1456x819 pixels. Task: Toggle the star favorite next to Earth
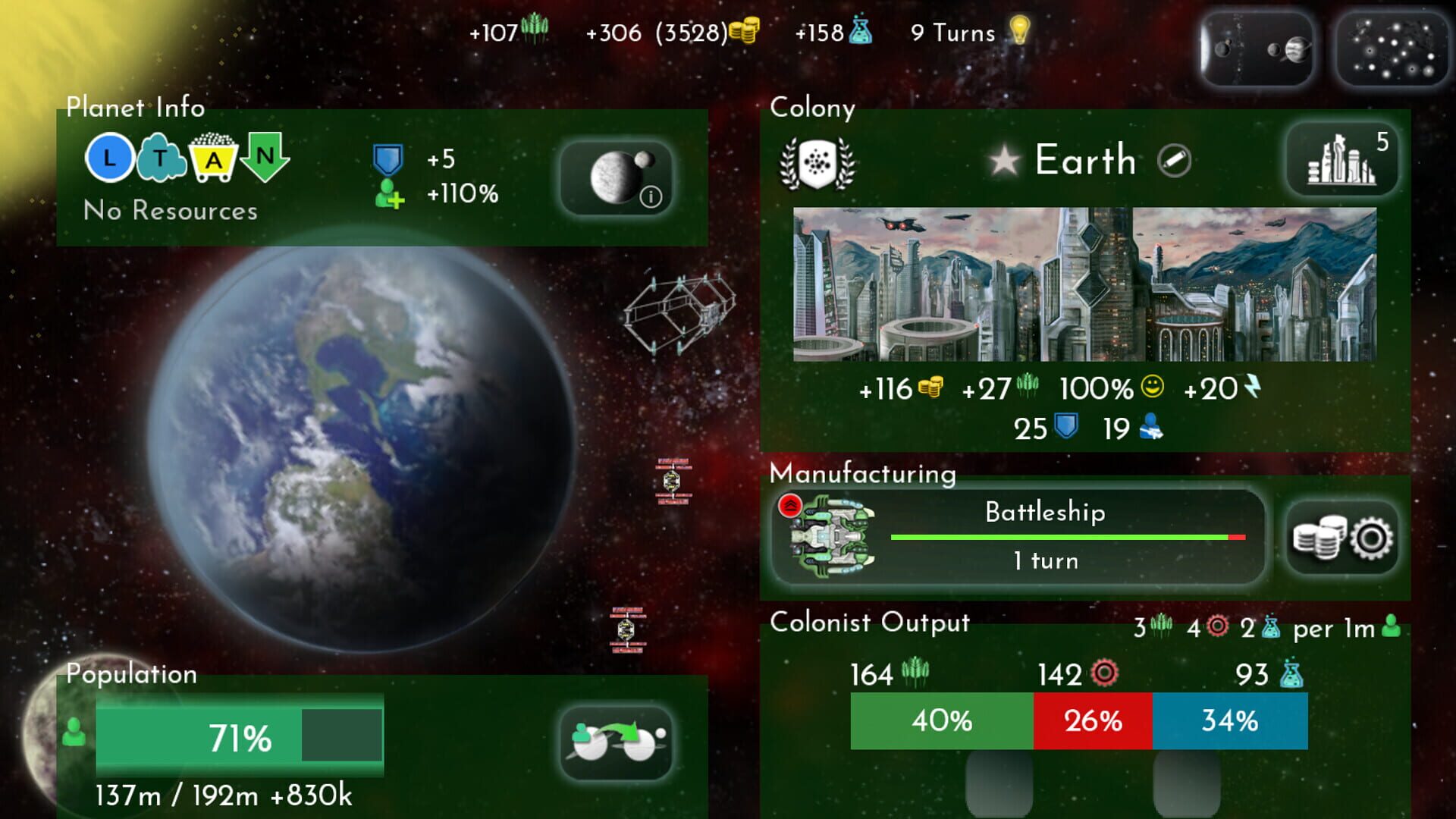click(1004, 160)
